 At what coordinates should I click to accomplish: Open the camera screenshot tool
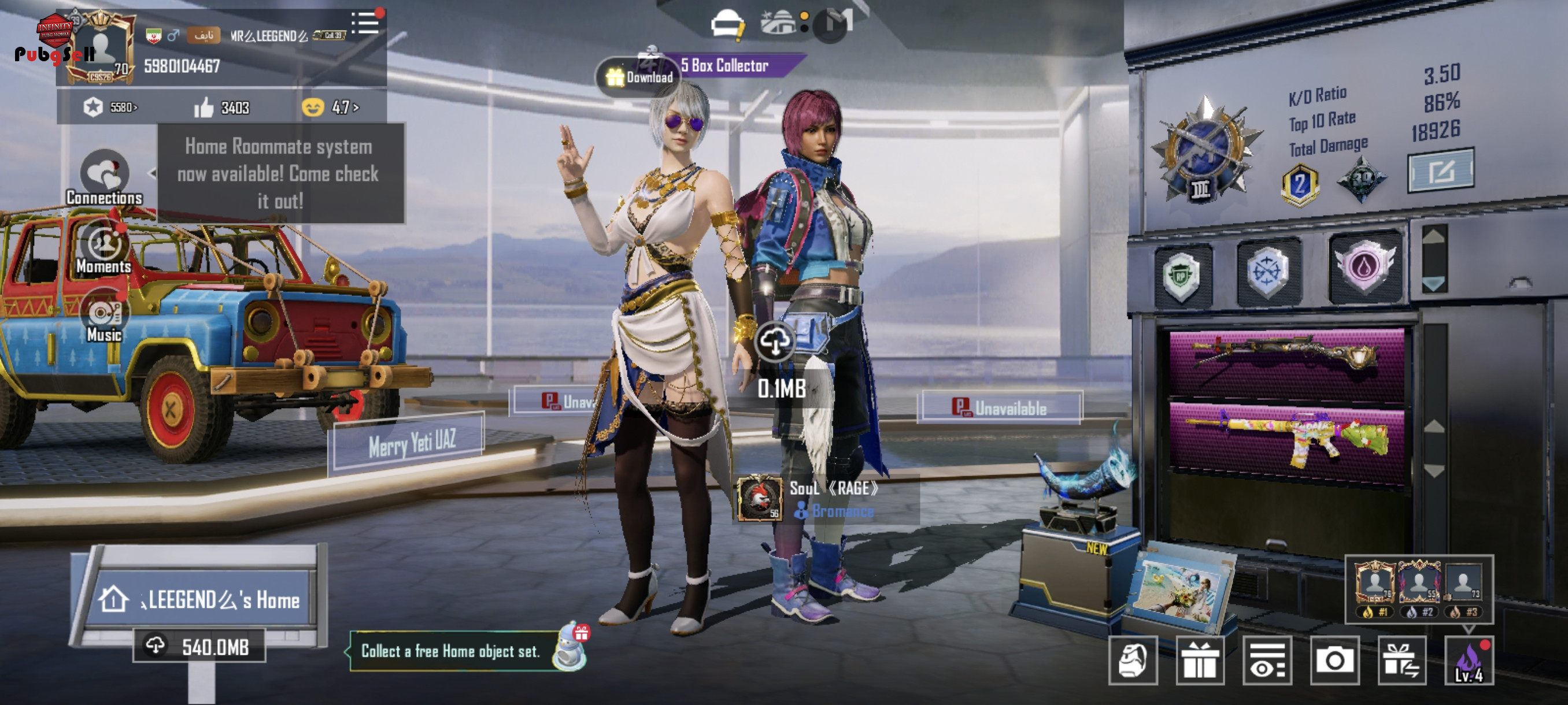(1334, 661)
